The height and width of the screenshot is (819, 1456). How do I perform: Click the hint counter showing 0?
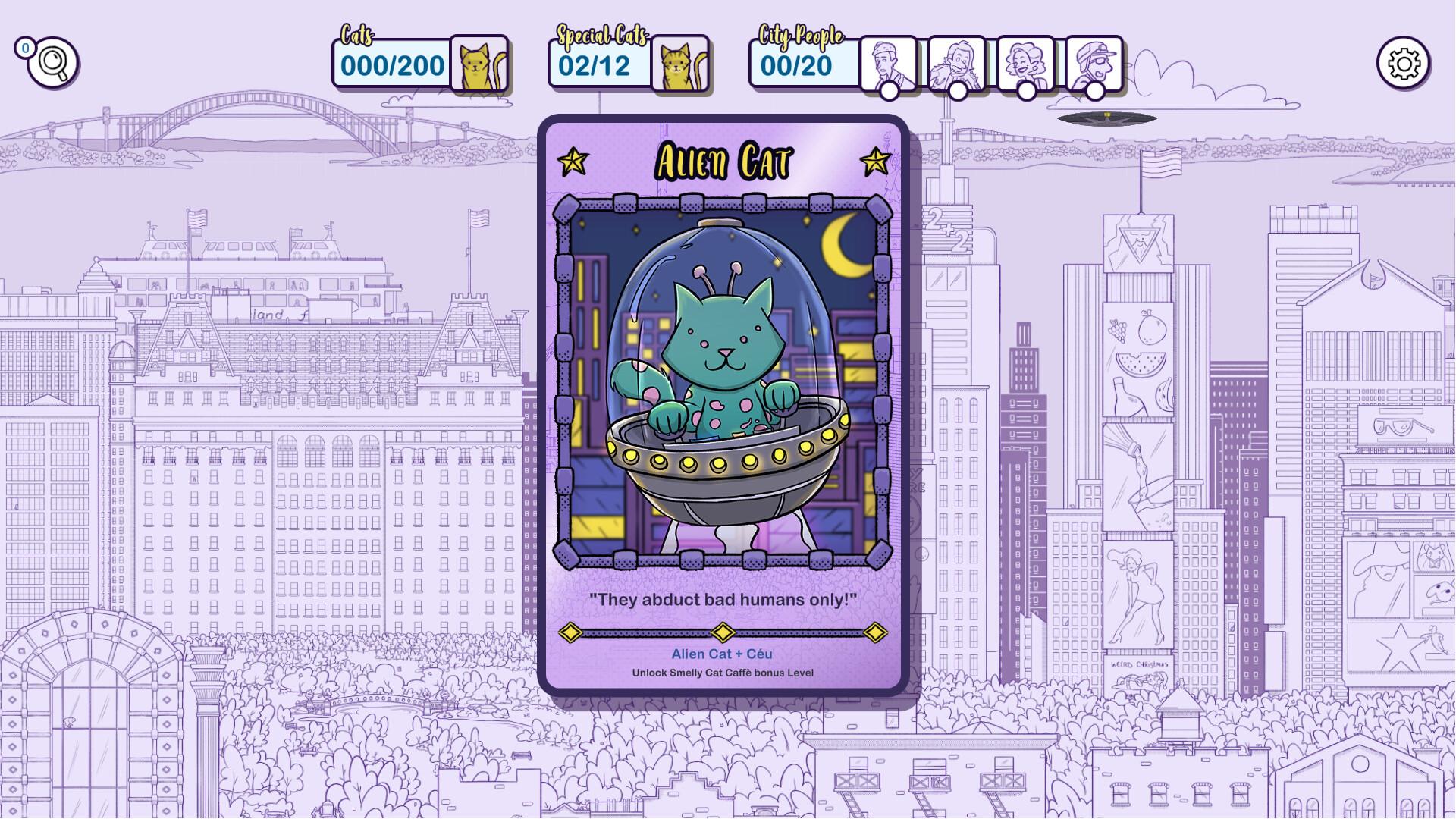point(25,48)
